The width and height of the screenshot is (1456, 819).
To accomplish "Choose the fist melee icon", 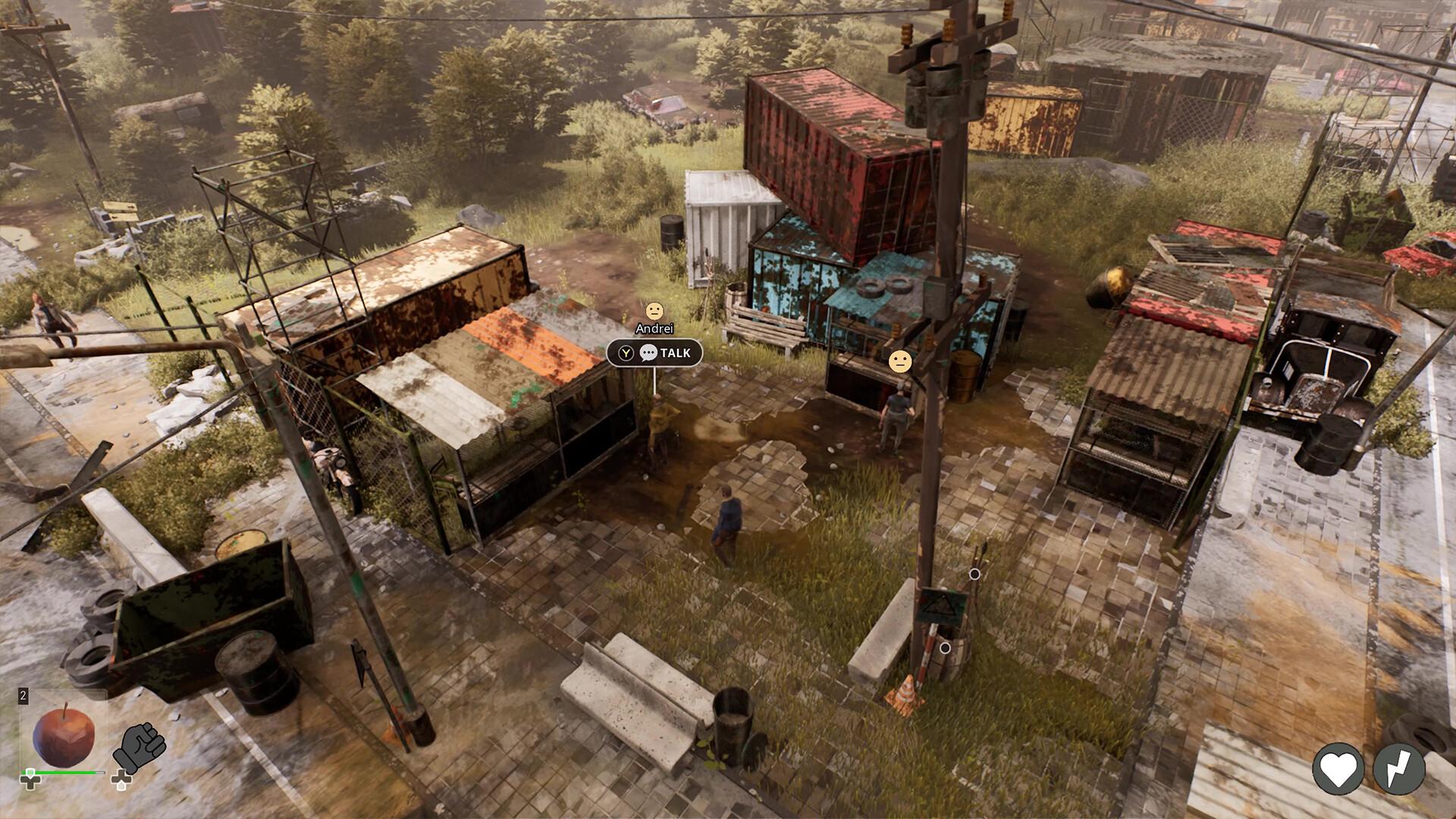I will (140, 746).
